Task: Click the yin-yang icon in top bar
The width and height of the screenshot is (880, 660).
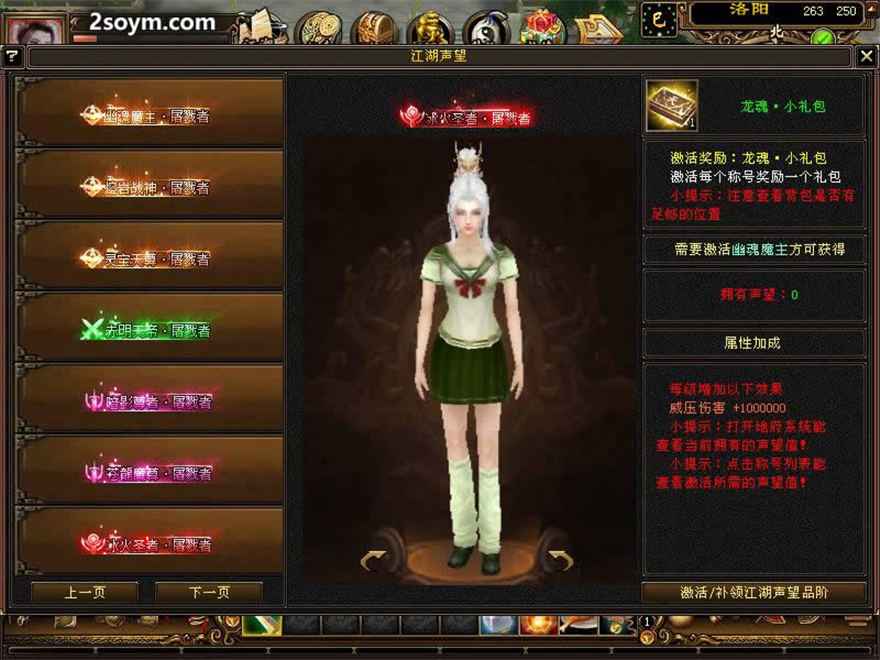Action: tap(487, 27)
